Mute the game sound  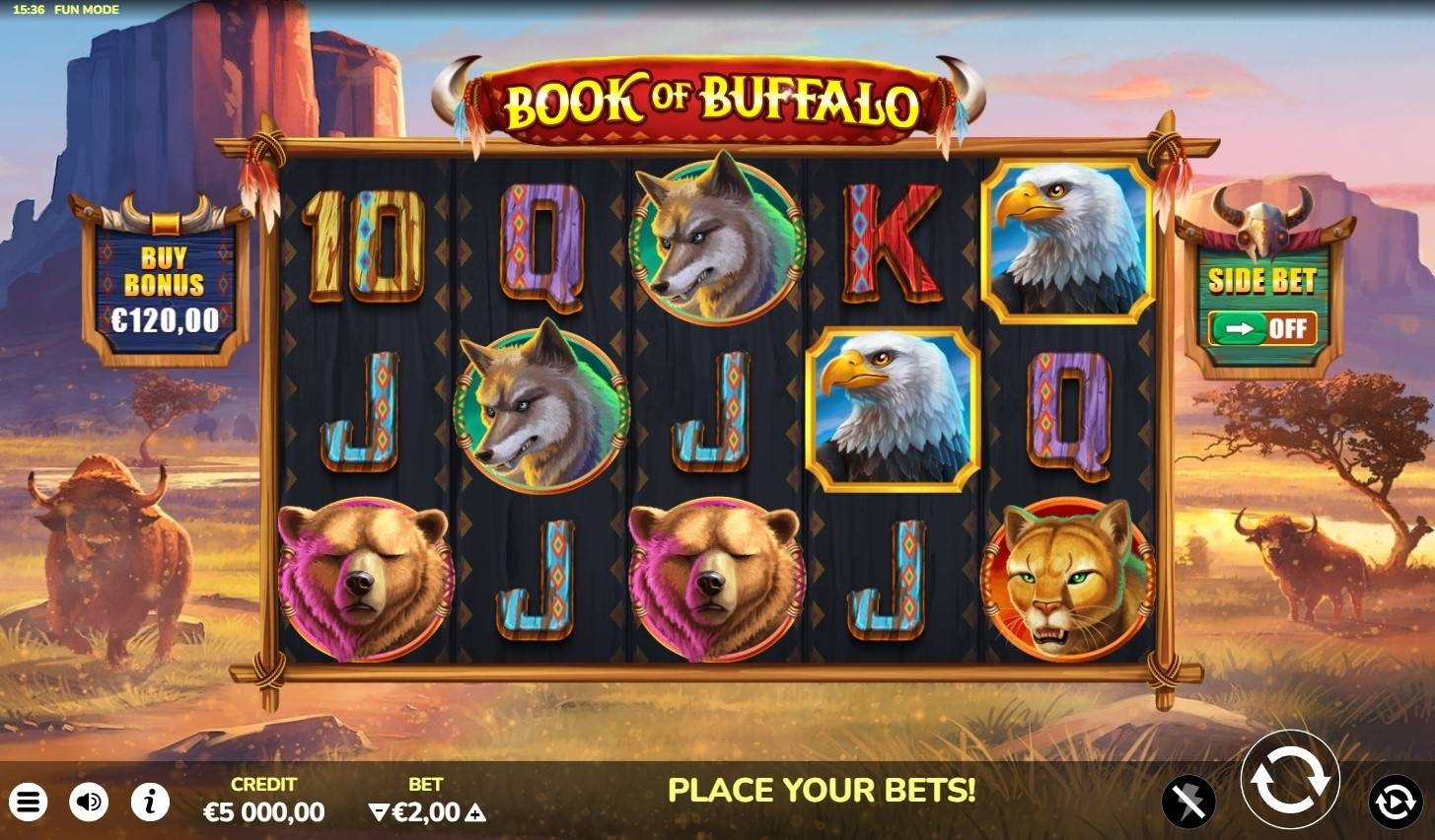(90, 802)
